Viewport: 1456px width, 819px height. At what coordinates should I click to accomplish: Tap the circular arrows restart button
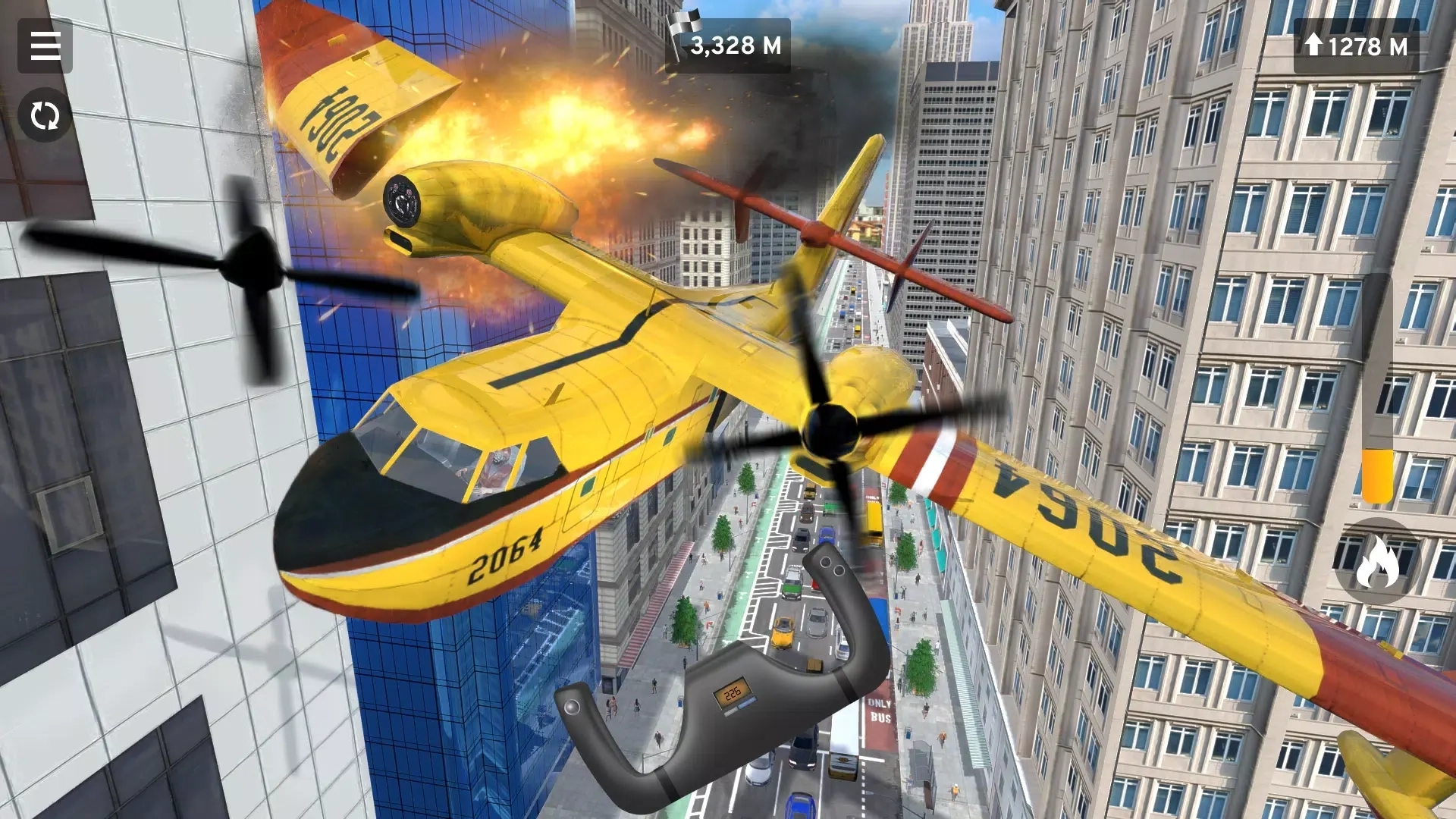45,116
